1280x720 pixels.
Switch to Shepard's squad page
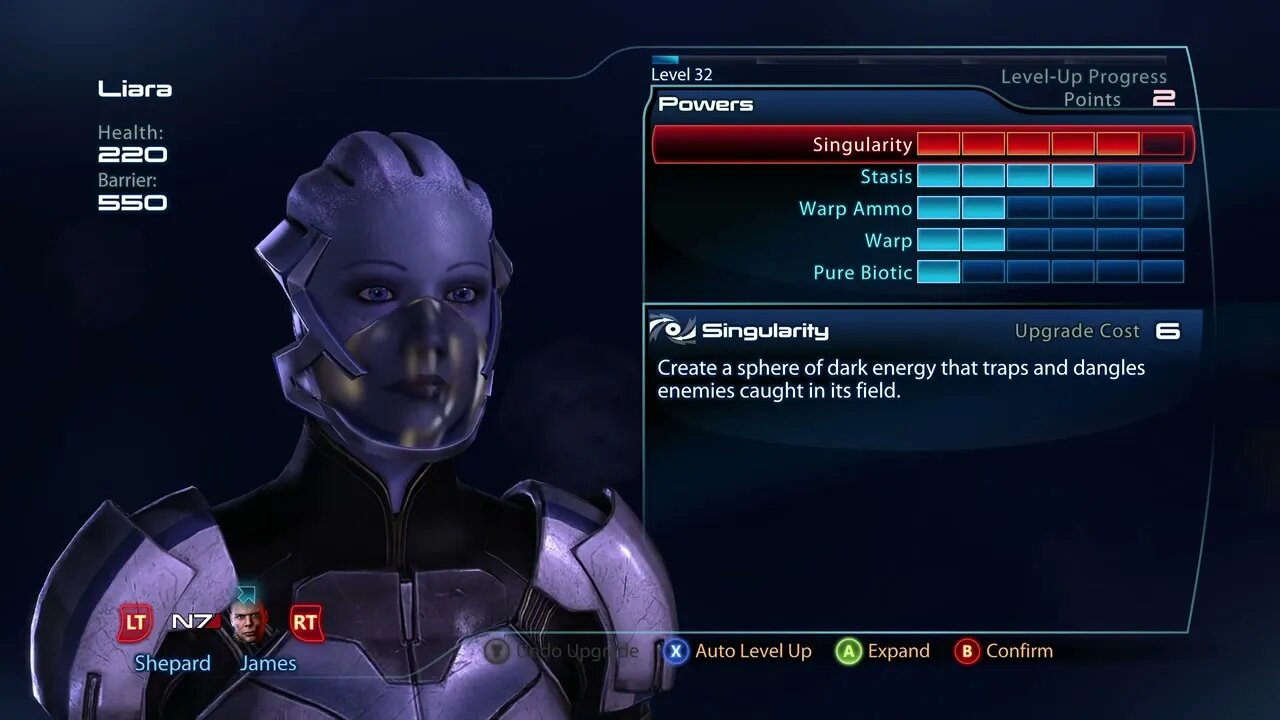click(x=172, y=663)
